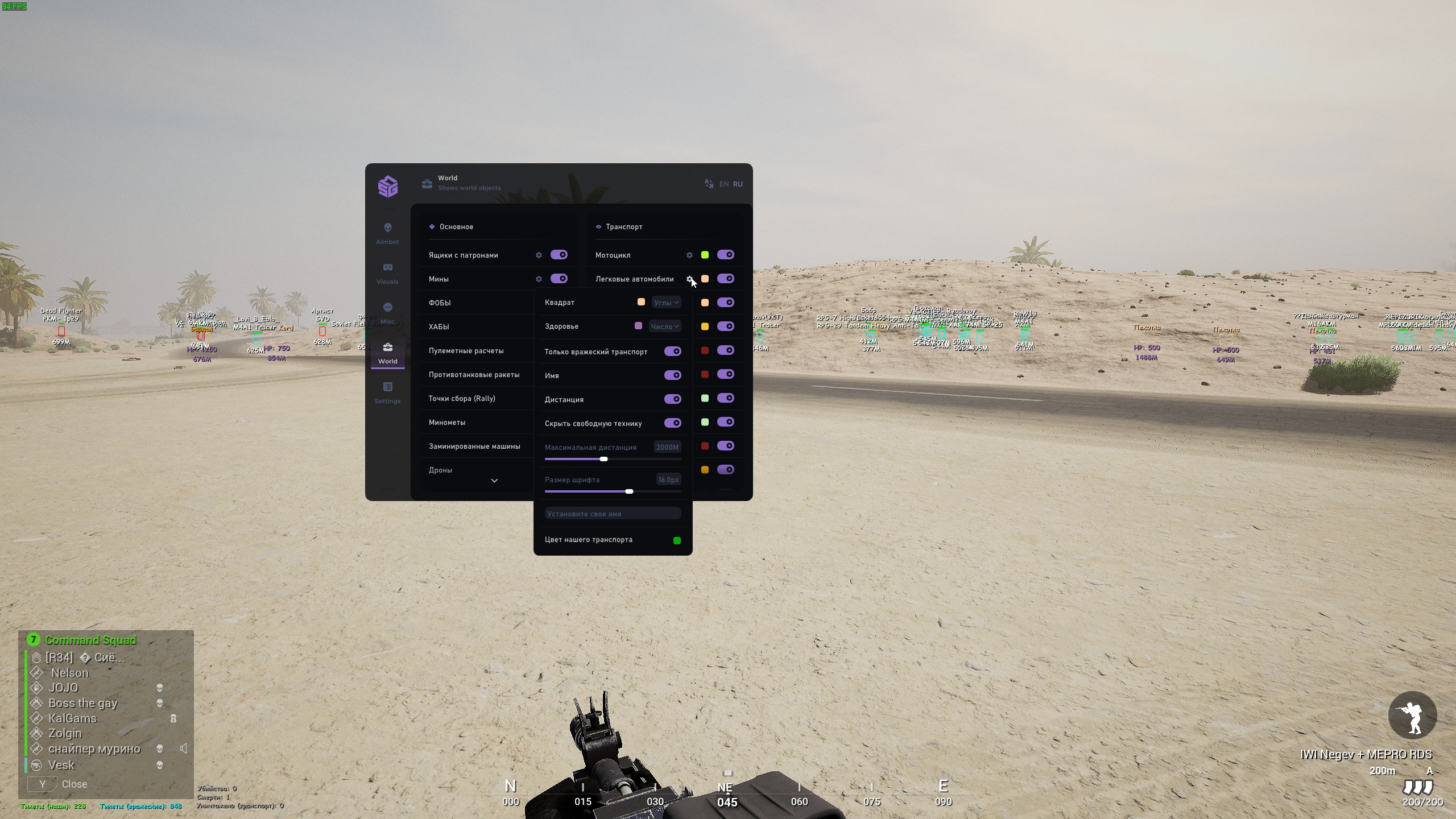The width and height of the screenshot is (1456, 819).
Task: Click the translate icon near EN/RU
Action: 709,184
